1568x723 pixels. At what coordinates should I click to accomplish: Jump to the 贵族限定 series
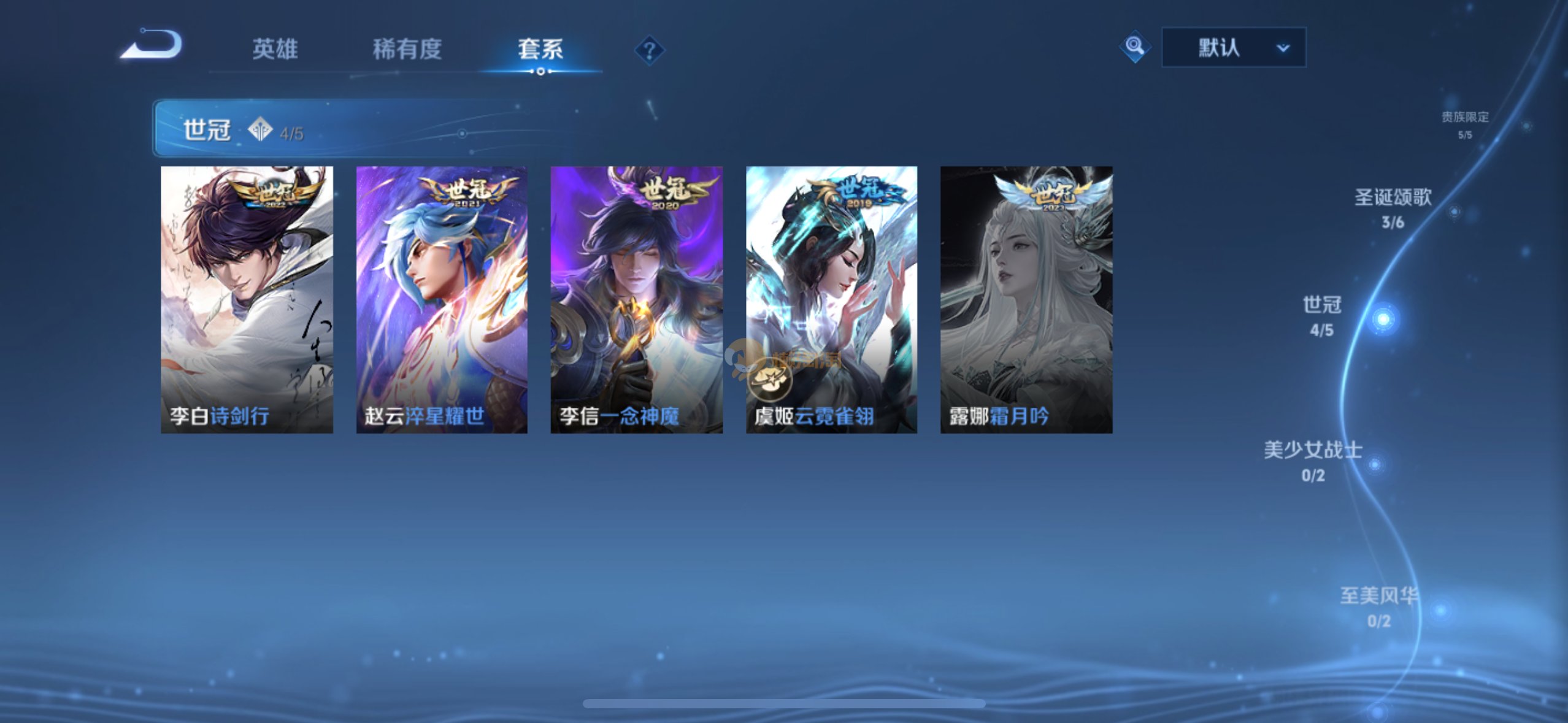[x=1465, y=124]
